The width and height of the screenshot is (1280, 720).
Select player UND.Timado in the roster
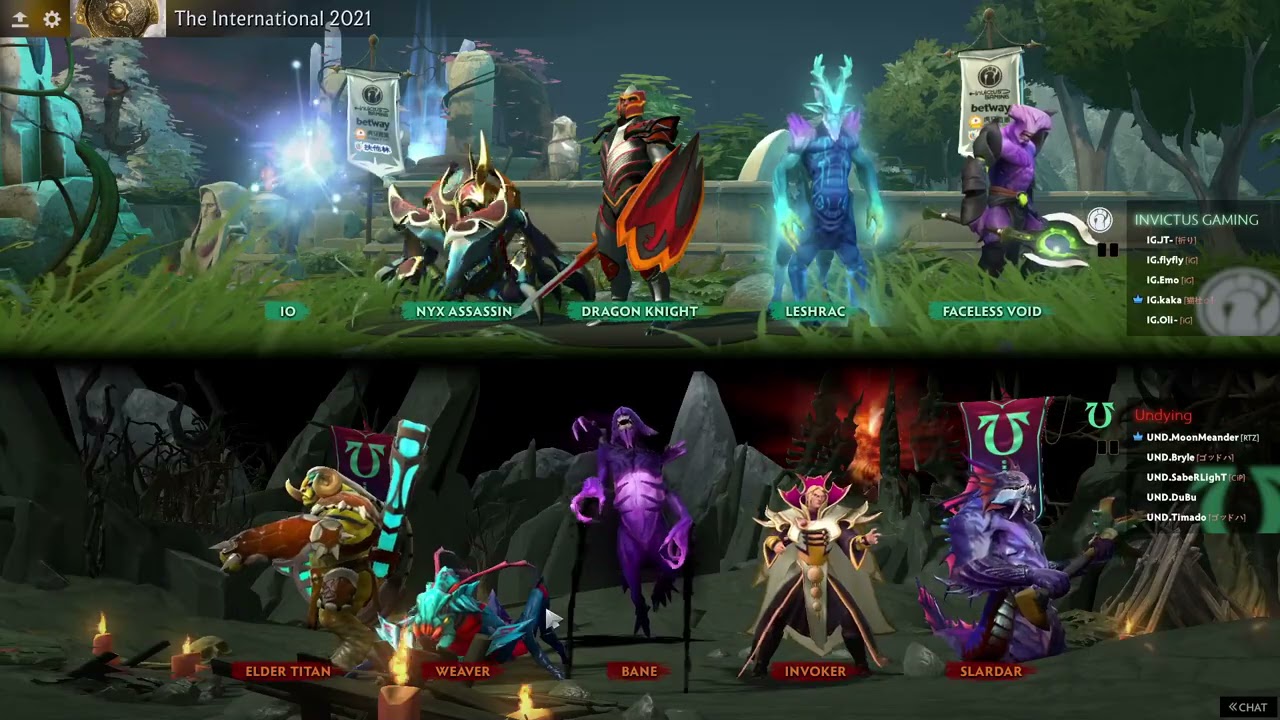pos(1176,517)
